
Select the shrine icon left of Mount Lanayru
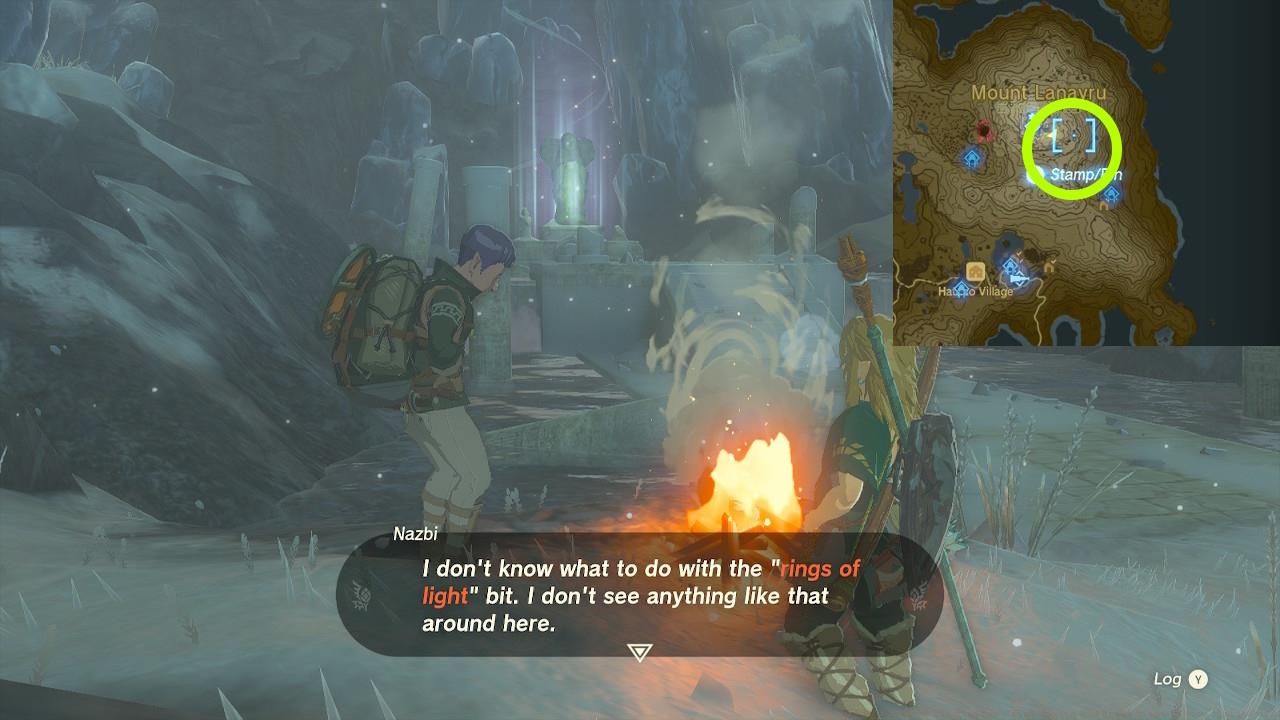(972, 159)
